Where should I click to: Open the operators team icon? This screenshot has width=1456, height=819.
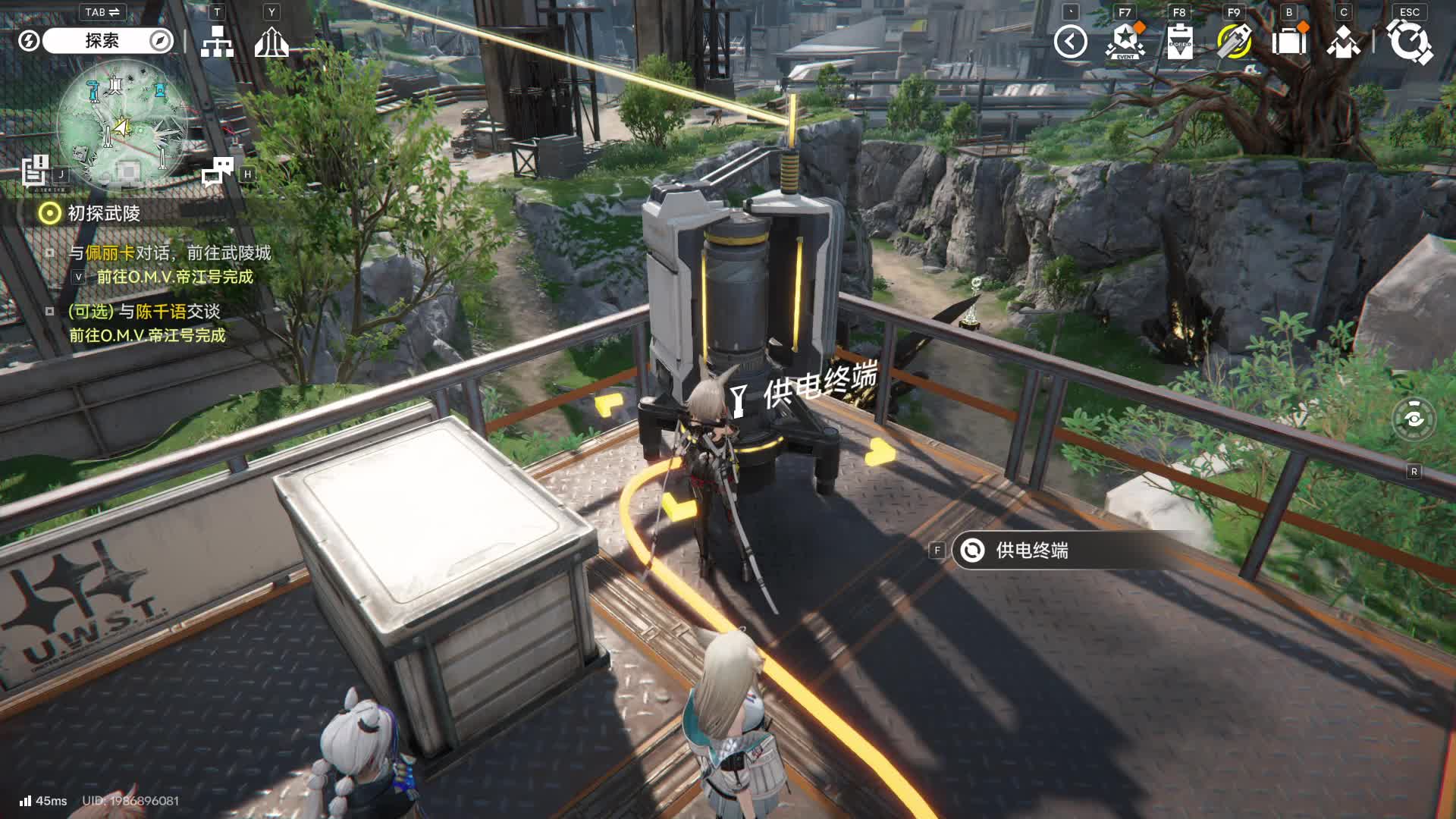[x=1343, y=42]
